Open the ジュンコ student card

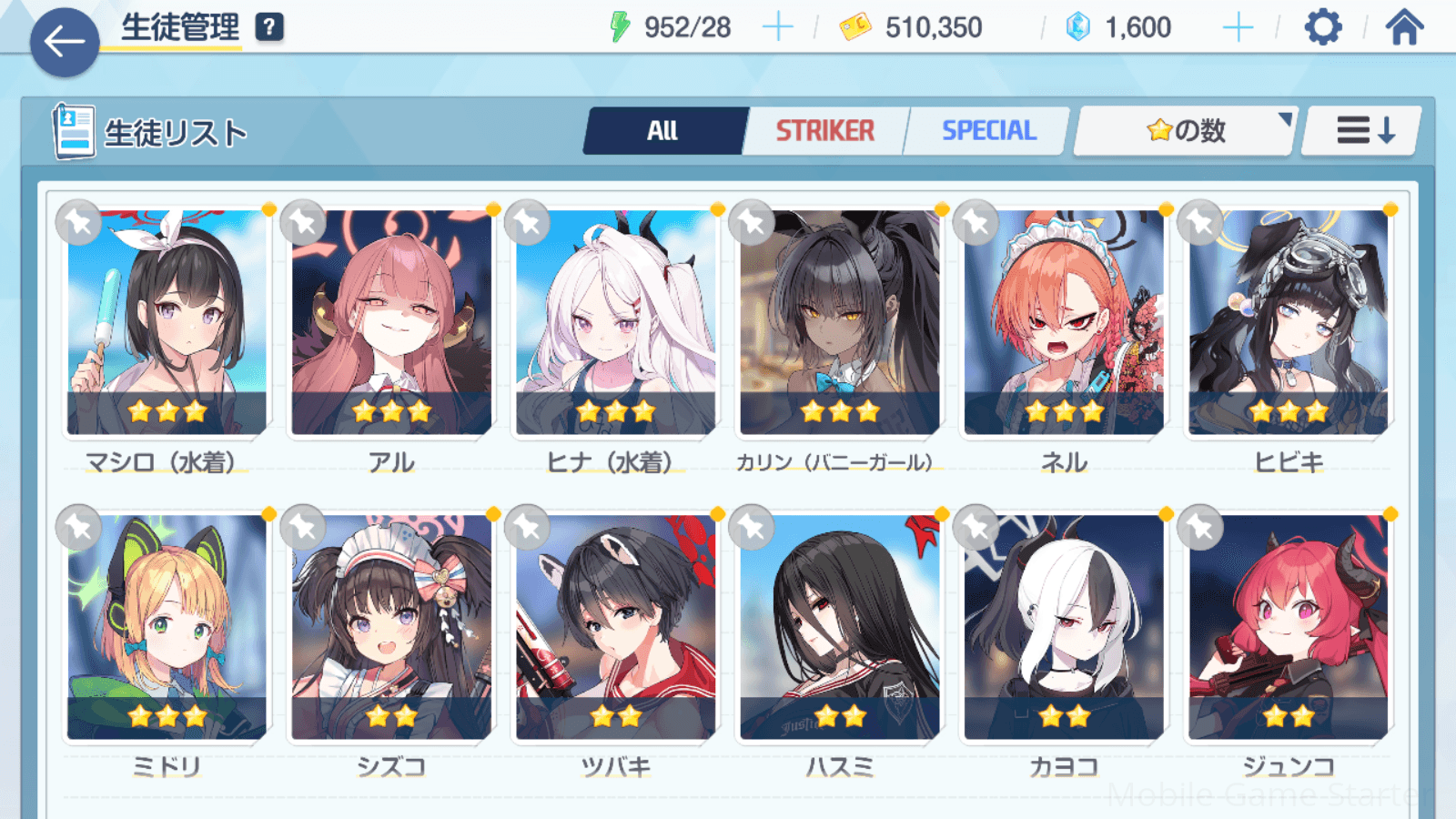tap(1288, 628)
